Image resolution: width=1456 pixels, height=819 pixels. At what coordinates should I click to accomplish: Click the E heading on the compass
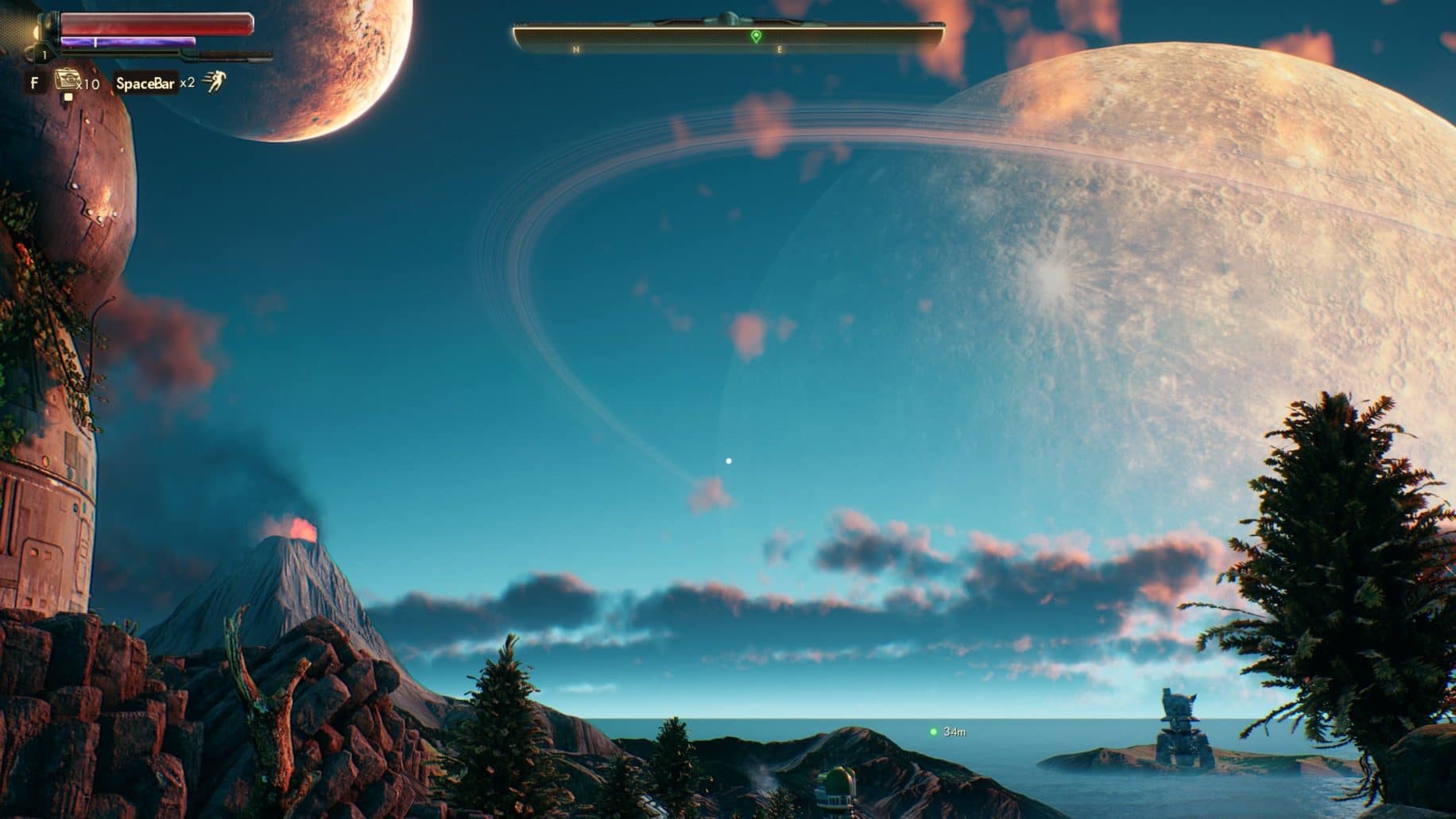click(x=780, y=50)
